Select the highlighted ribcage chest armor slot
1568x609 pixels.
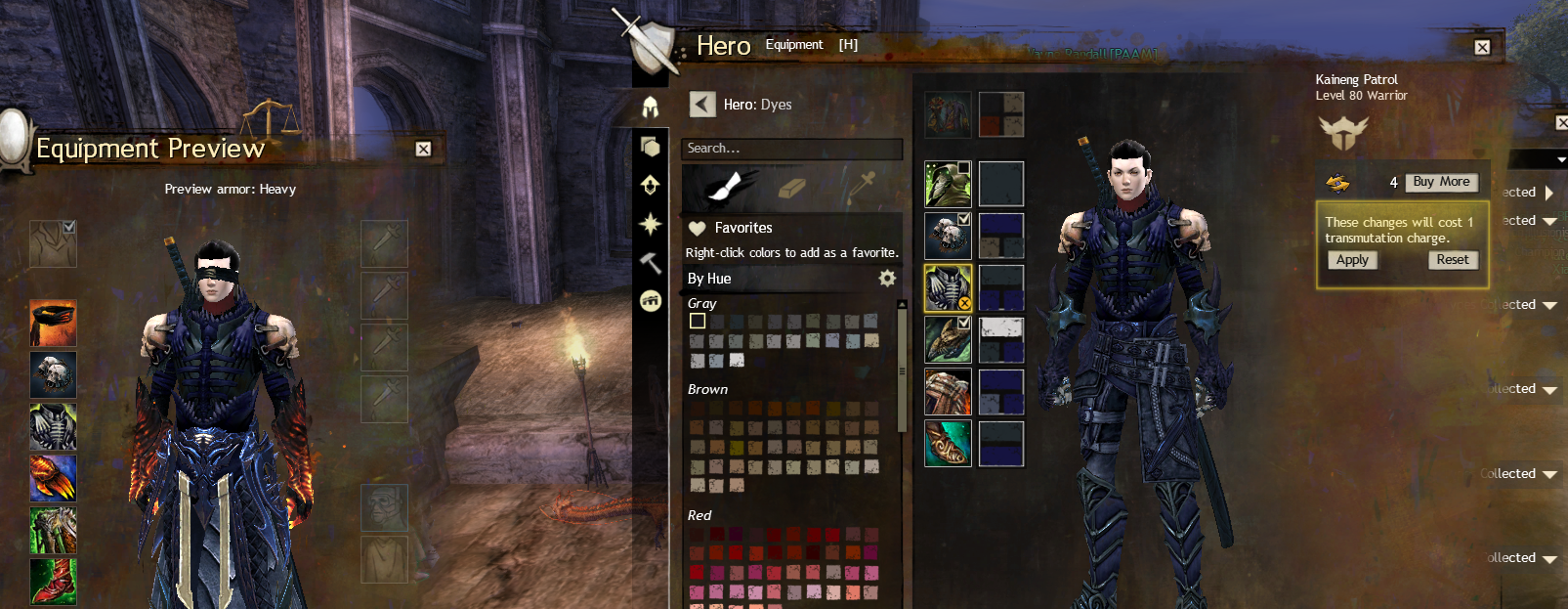(948, 287)
